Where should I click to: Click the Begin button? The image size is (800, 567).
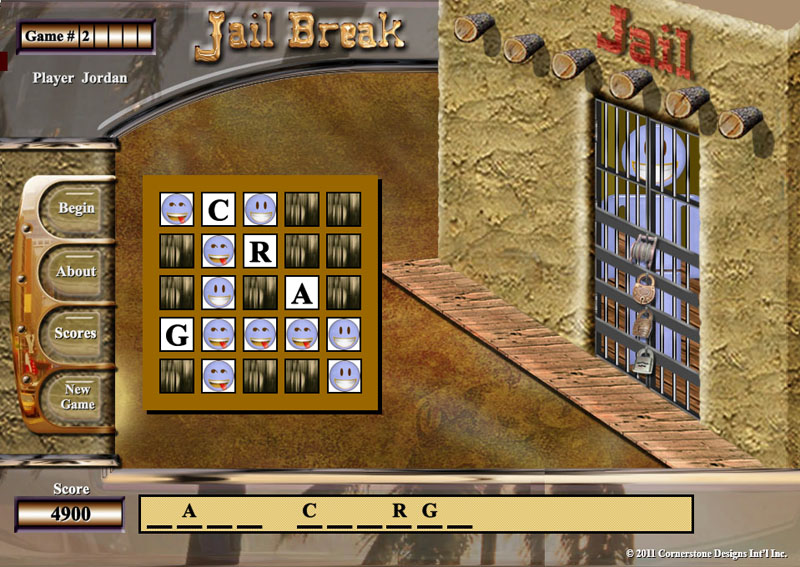click(76, 209)
